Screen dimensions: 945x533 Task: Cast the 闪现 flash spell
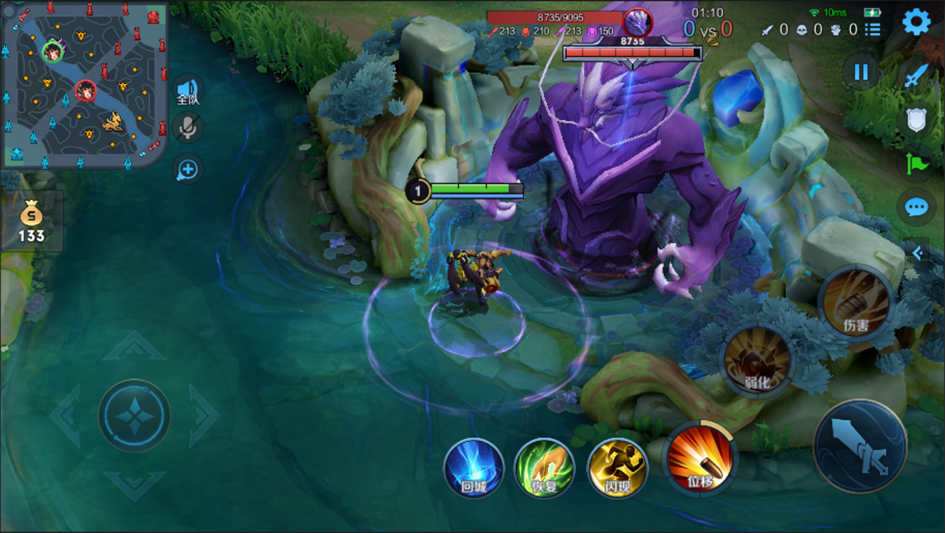pyautogui.click(x=616, y=467)
